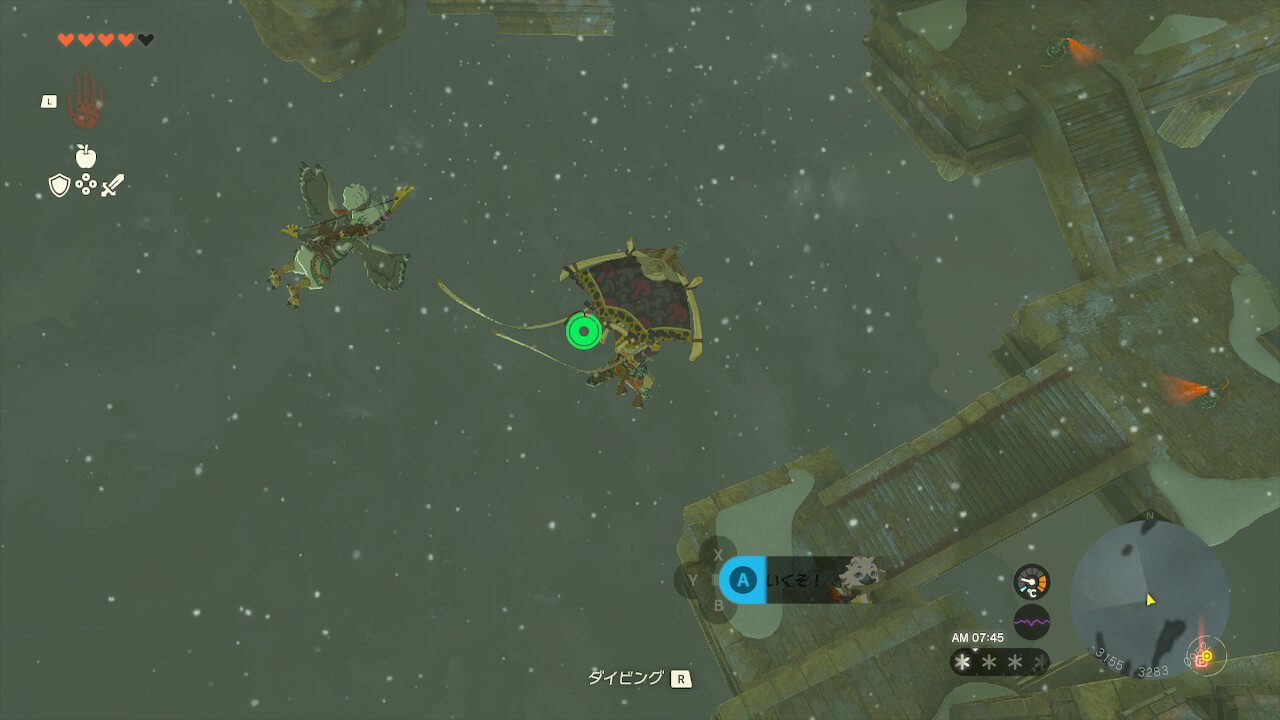Open the circular minimap
The height and width of the screenshot is (720, 1280).
tap(1149, 600)
